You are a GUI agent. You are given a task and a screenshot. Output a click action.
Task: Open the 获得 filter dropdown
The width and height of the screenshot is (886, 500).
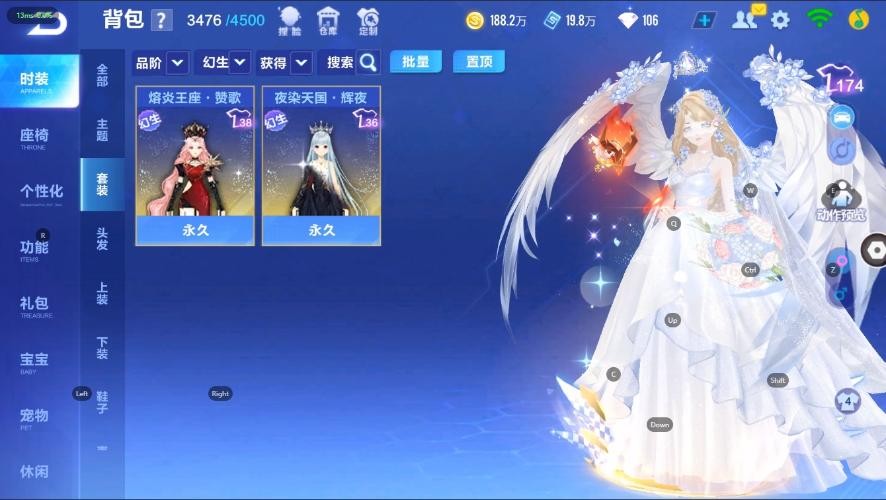(285, 62)
